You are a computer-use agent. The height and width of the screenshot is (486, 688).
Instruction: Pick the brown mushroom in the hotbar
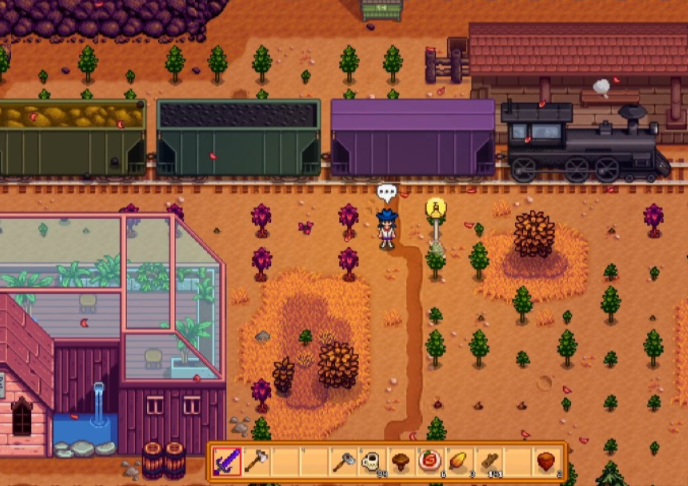point(401,462)
